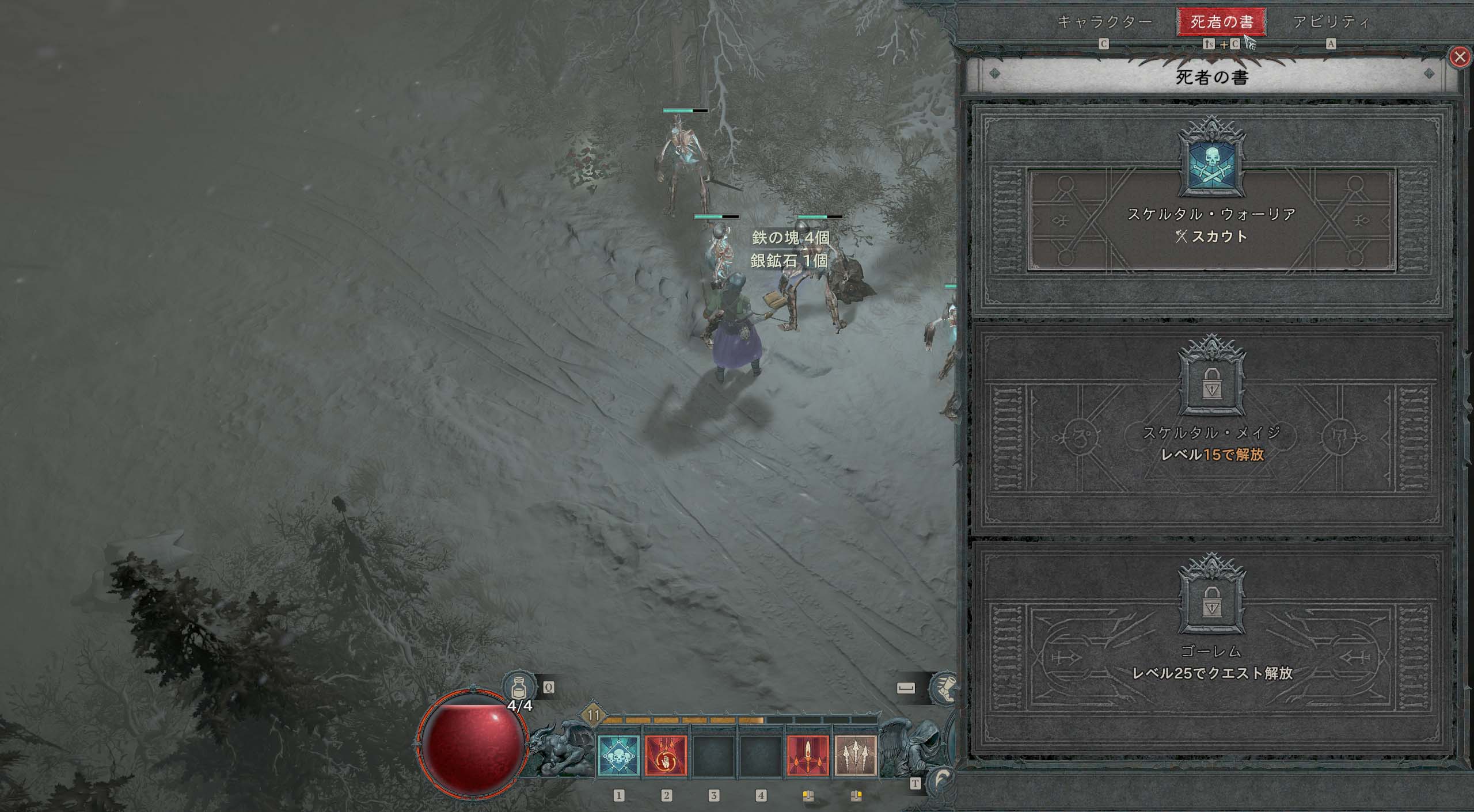Trigger the three bone spears skill

856,756
